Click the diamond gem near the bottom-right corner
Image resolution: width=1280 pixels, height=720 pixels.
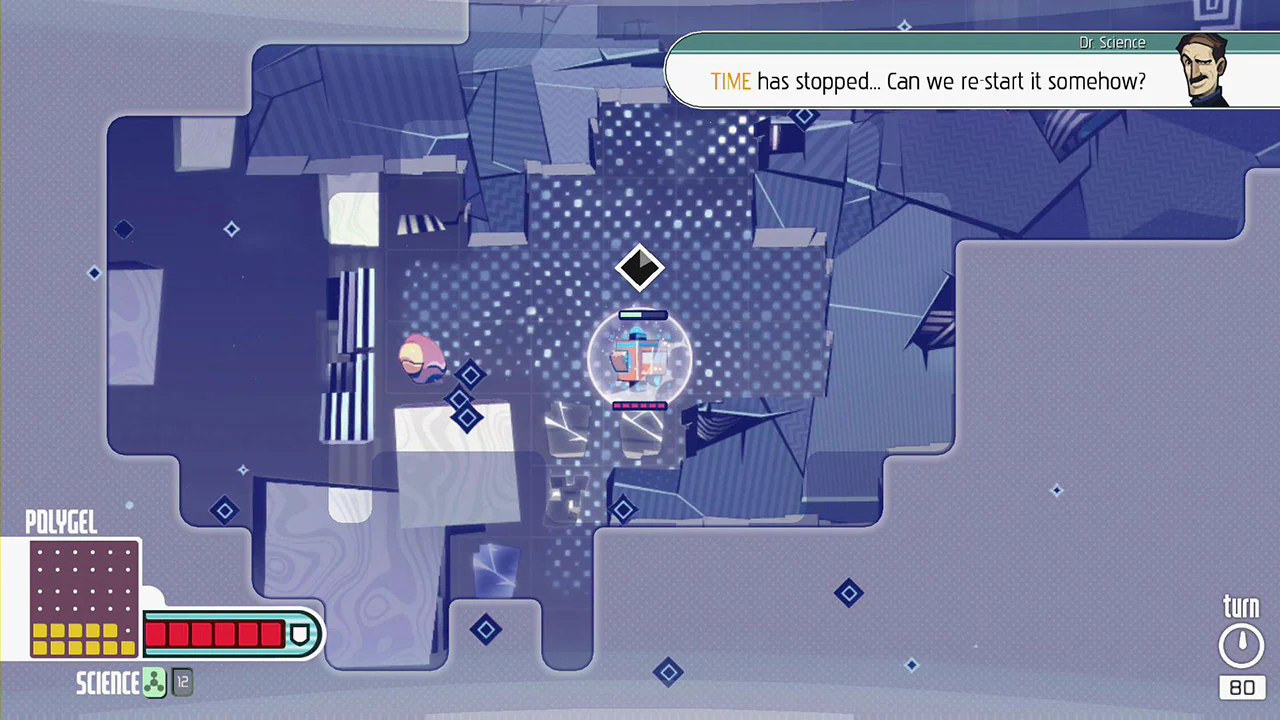click(911, 664)
